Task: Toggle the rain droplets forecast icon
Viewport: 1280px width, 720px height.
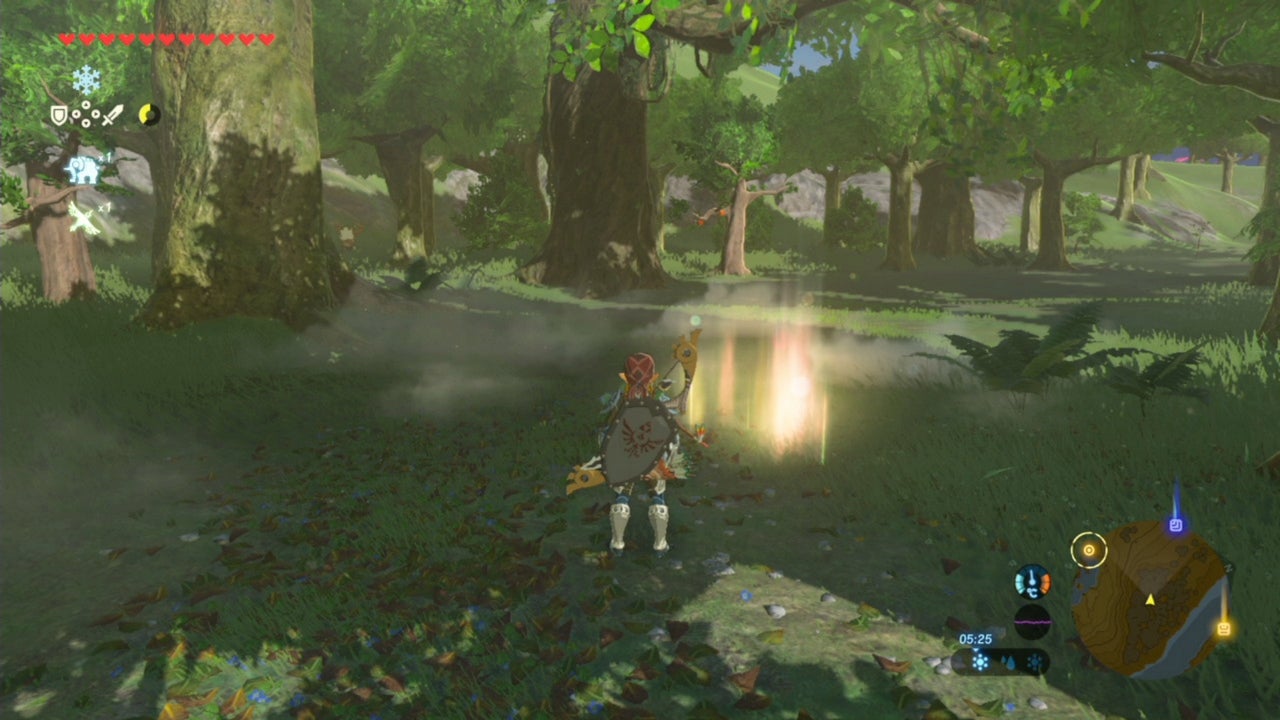Action: pyautogui.click(x=1009, y=662)
